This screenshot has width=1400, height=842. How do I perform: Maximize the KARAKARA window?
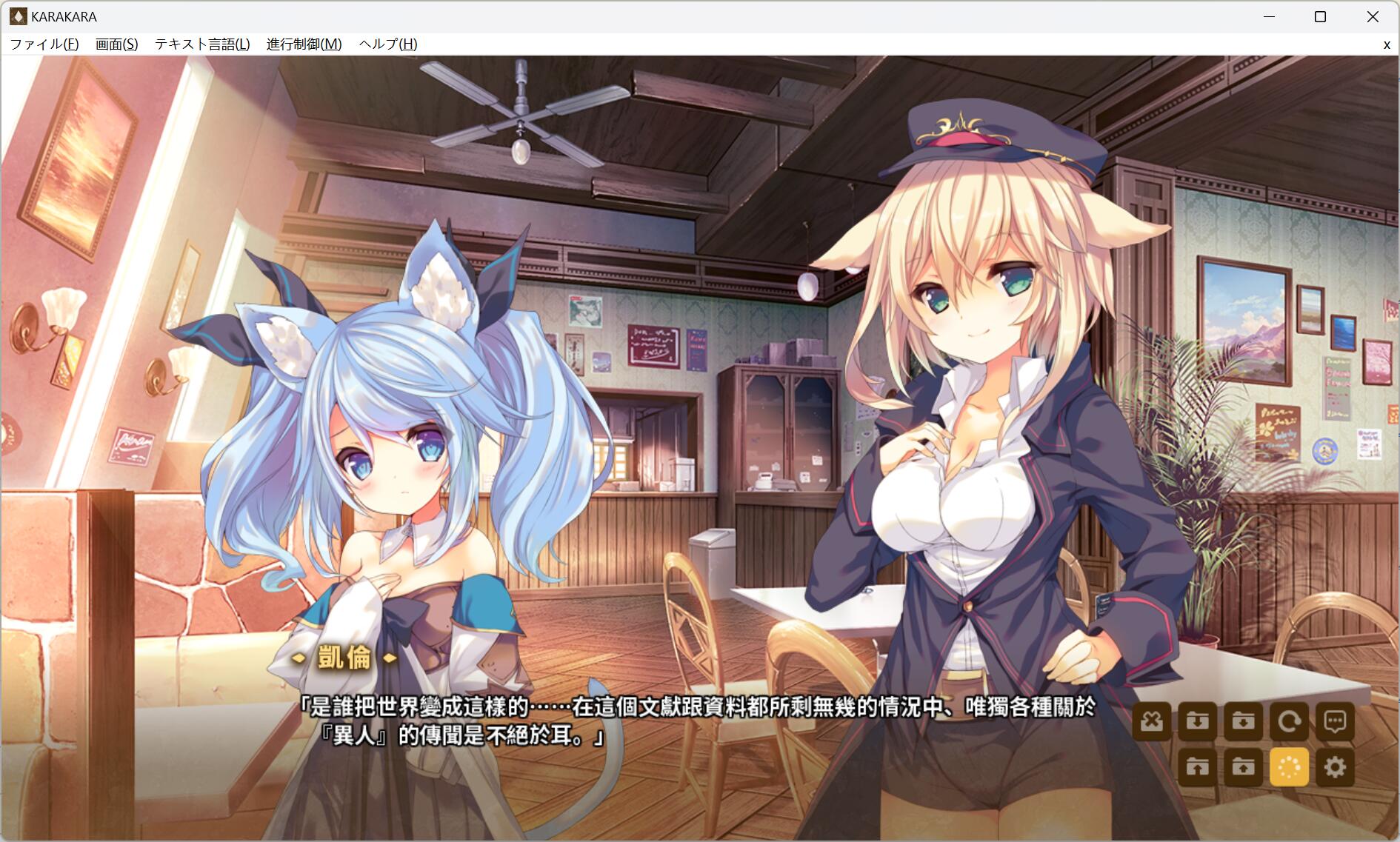tap(1320, 16)
